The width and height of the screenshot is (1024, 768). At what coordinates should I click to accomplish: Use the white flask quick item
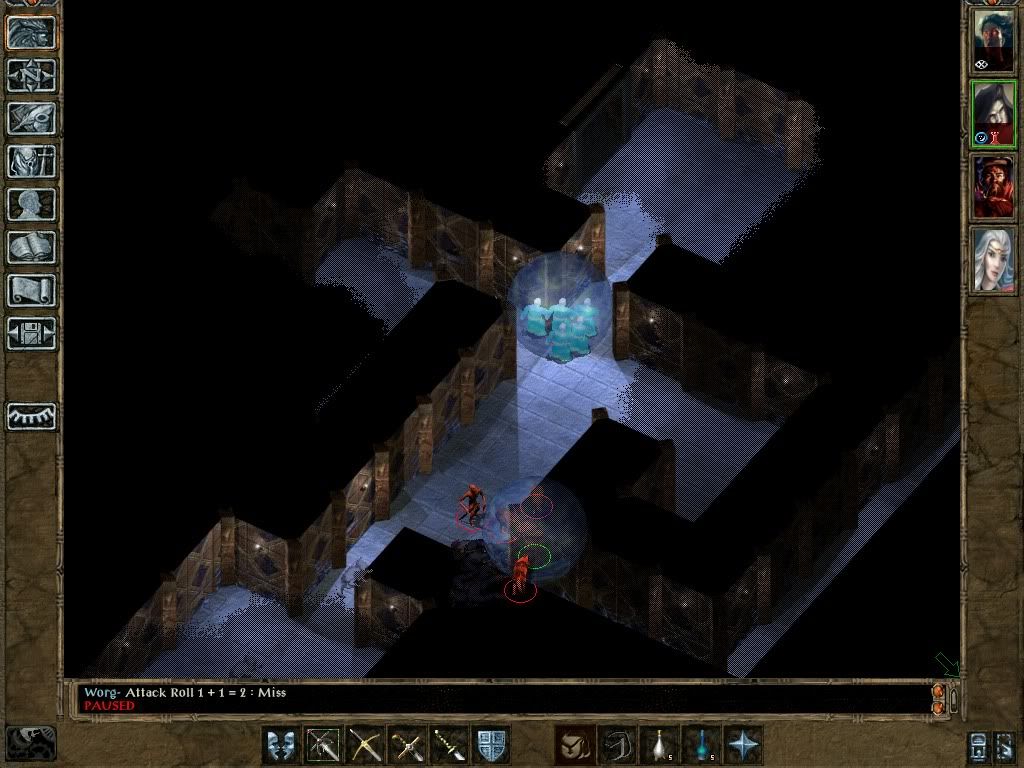[x=659, y=746]
